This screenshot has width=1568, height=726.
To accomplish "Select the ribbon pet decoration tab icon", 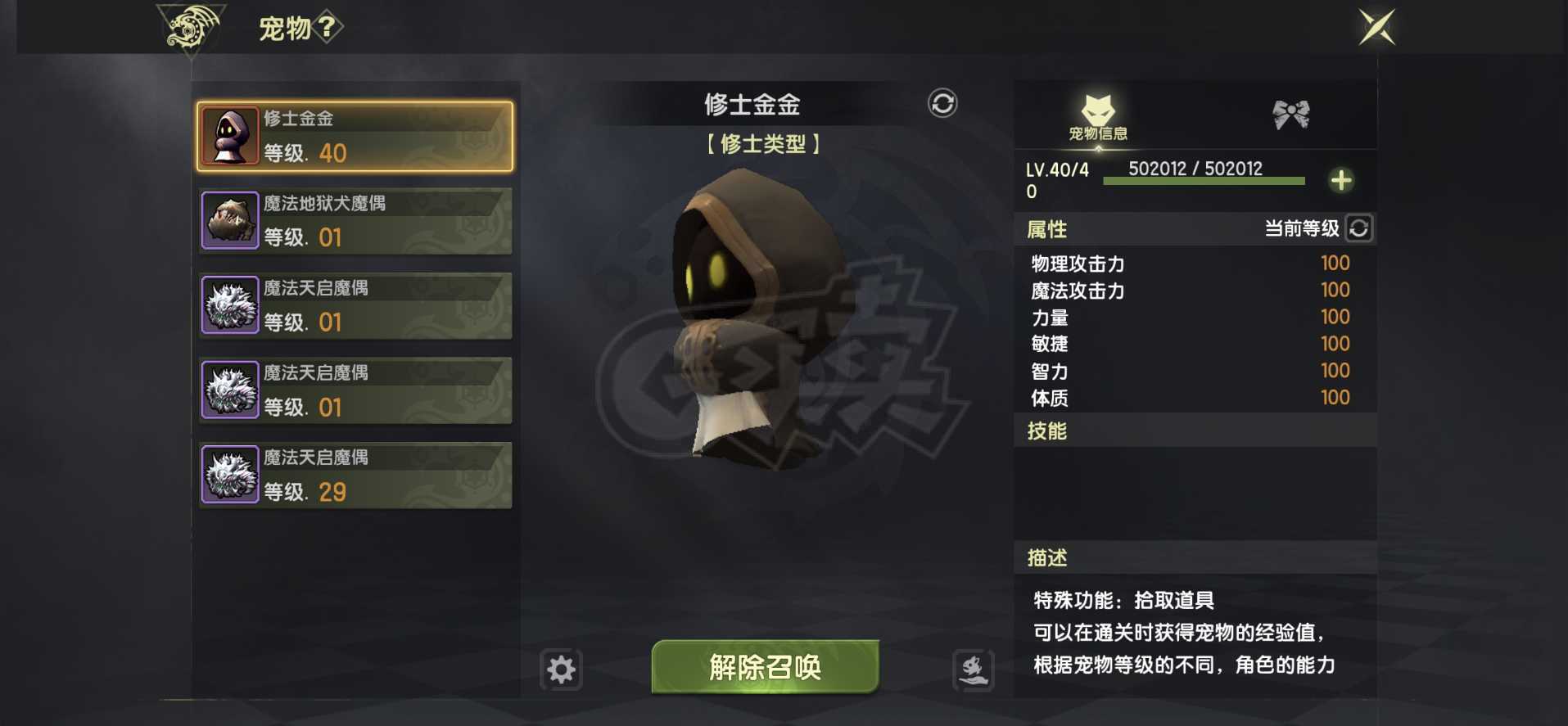I will (1290, 115).
